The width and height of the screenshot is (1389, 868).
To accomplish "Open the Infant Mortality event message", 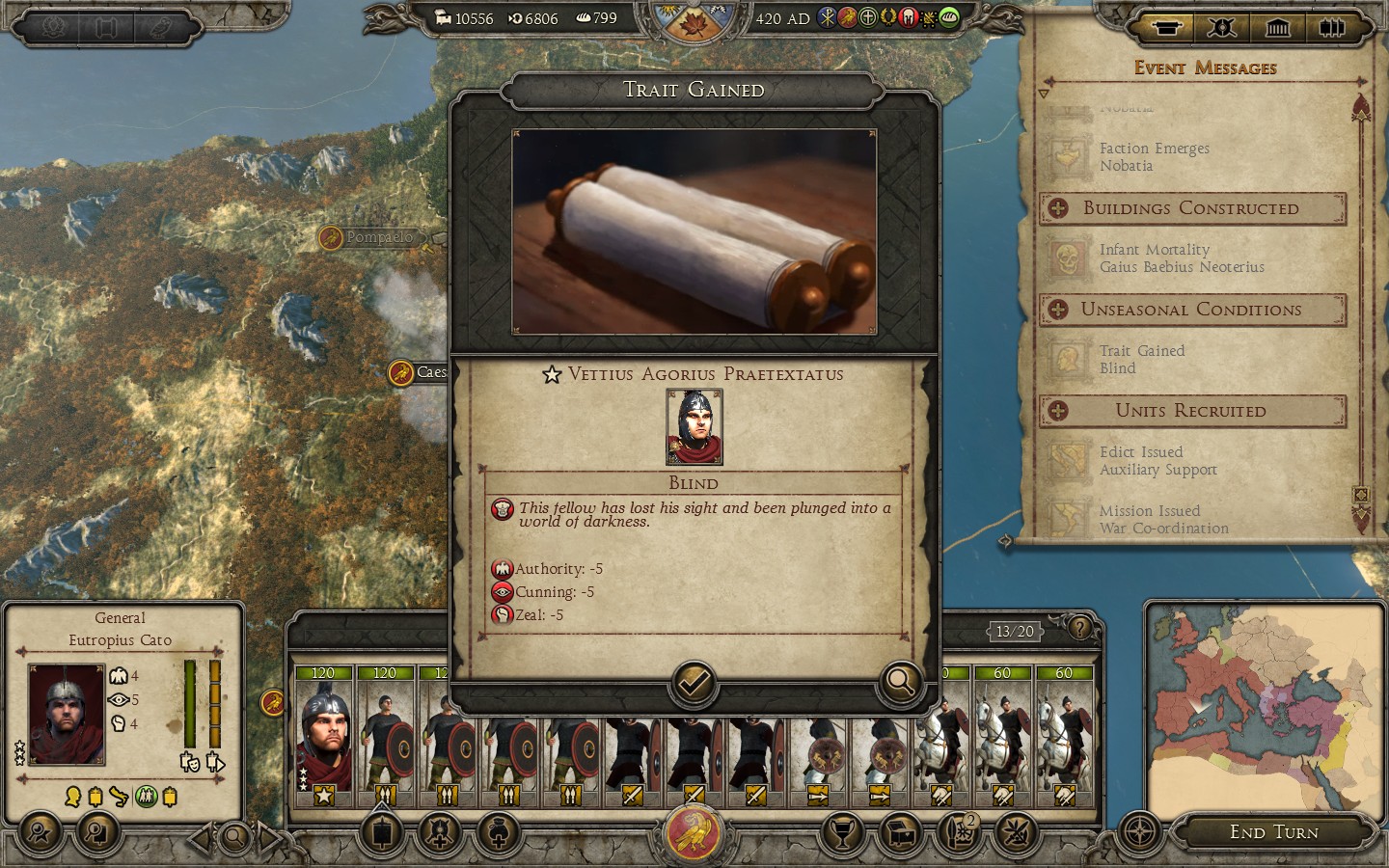I will 1180,258.
